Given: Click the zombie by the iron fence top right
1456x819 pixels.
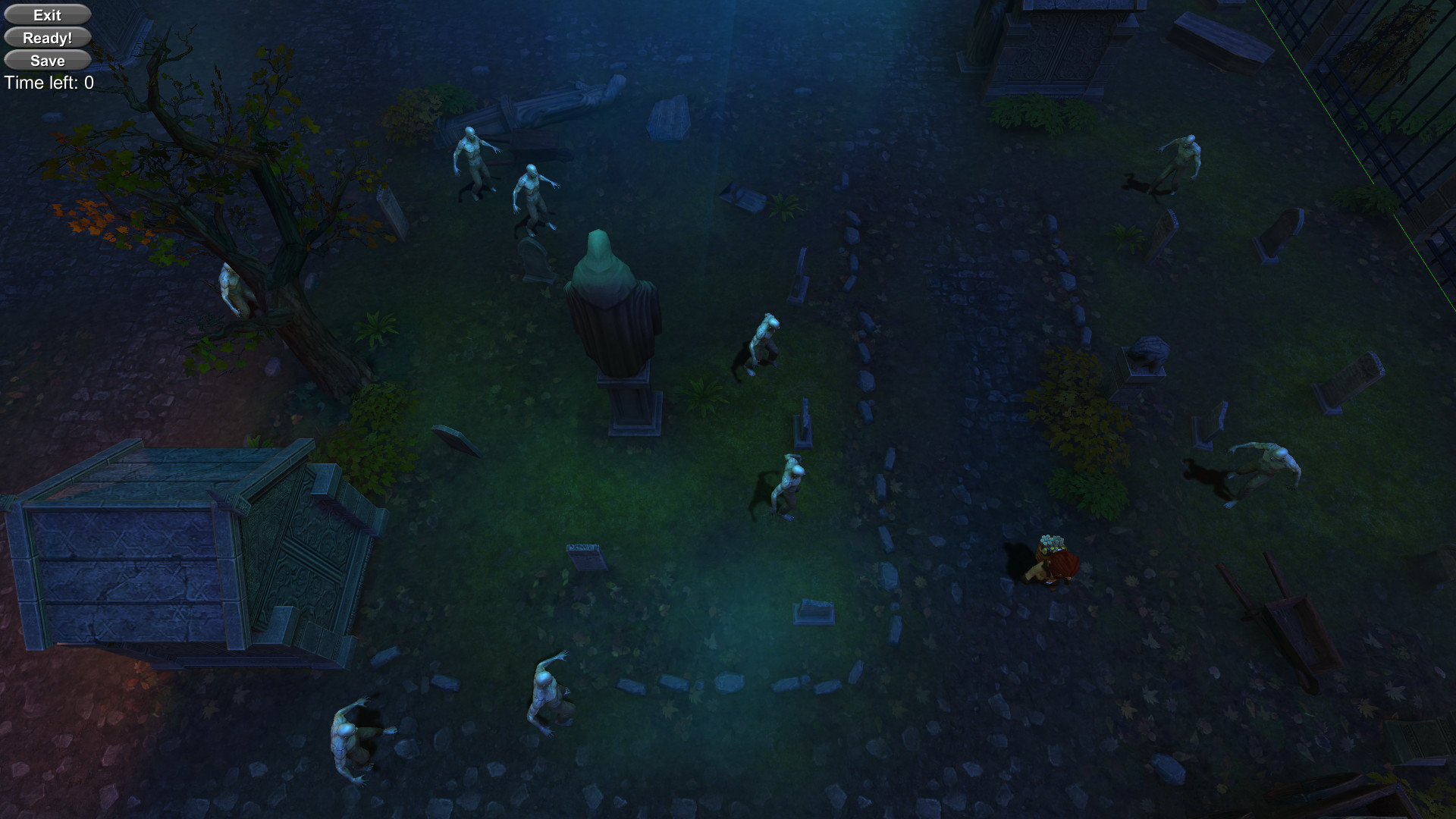Looking at the screenshot, I should point(1183,155).
